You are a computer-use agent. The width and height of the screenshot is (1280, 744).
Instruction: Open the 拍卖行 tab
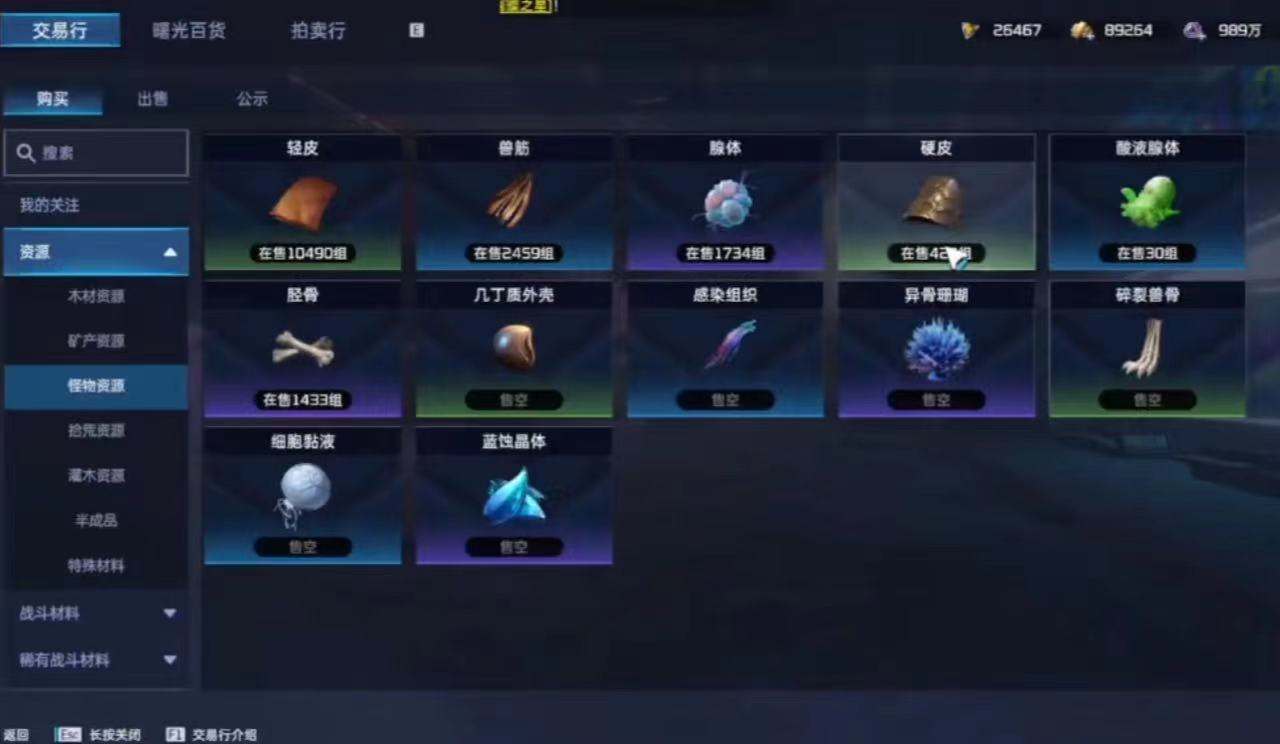coord(318,30)
